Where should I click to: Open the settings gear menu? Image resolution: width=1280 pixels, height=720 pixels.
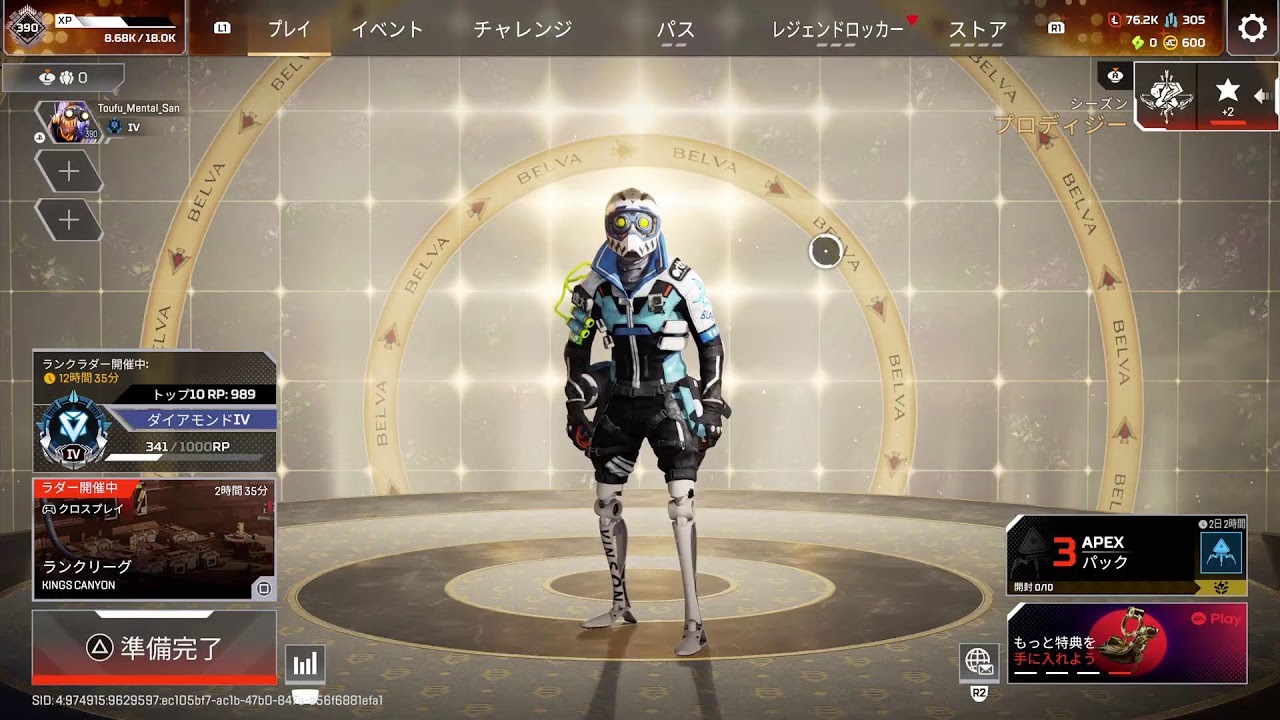[1252, 28]
